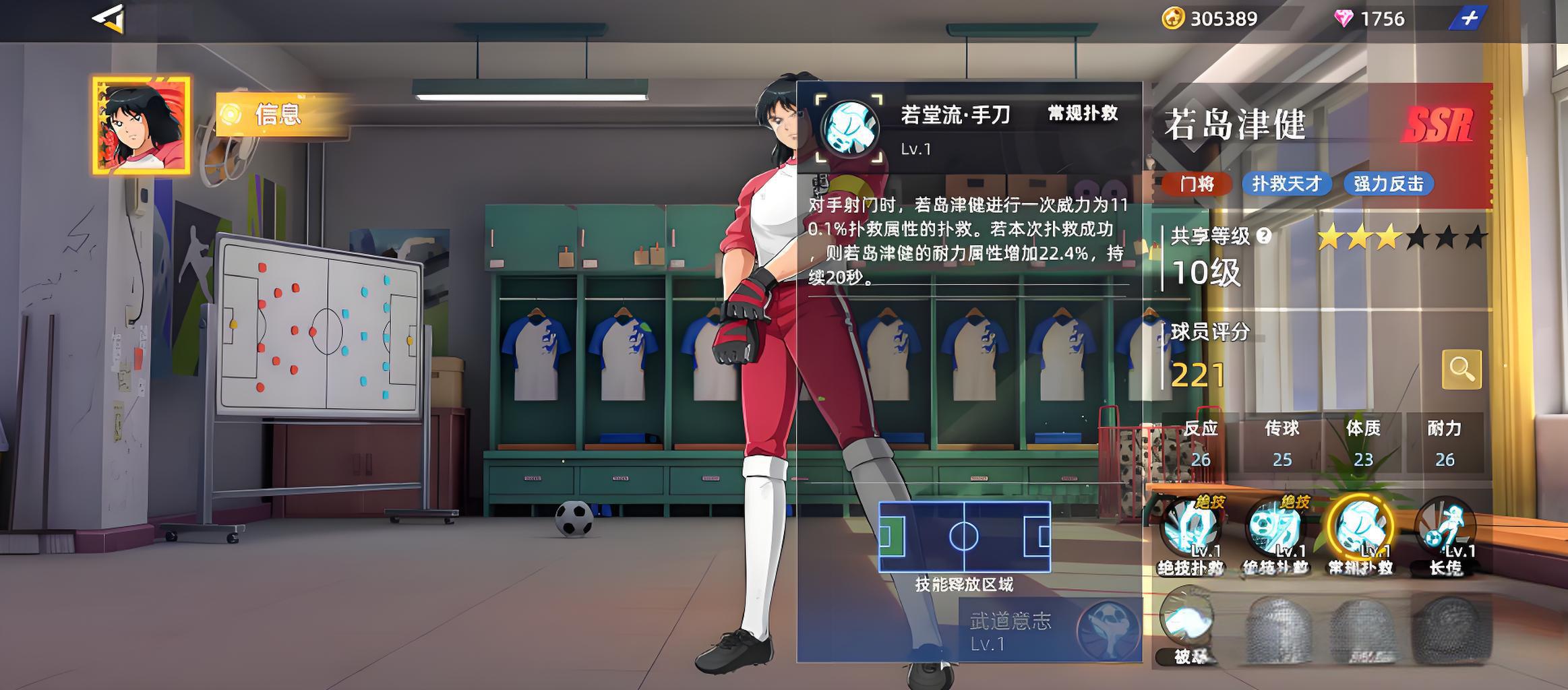This screenshot has width=1568, height=690.
Task: Select the 长传 long pass skill icon
Action: [1445, 530]
